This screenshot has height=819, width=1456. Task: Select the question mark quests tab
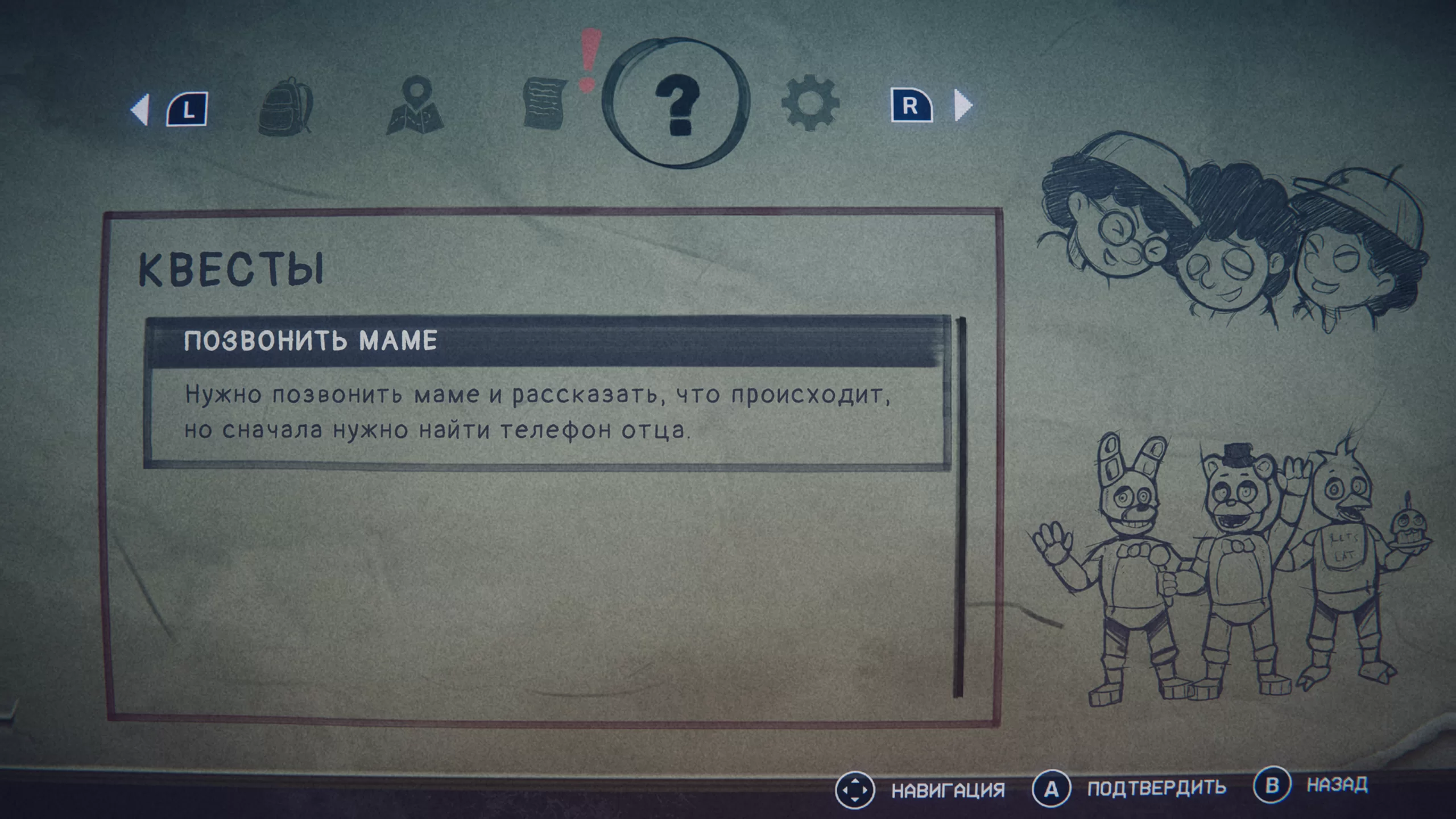(x=676, y=104)
